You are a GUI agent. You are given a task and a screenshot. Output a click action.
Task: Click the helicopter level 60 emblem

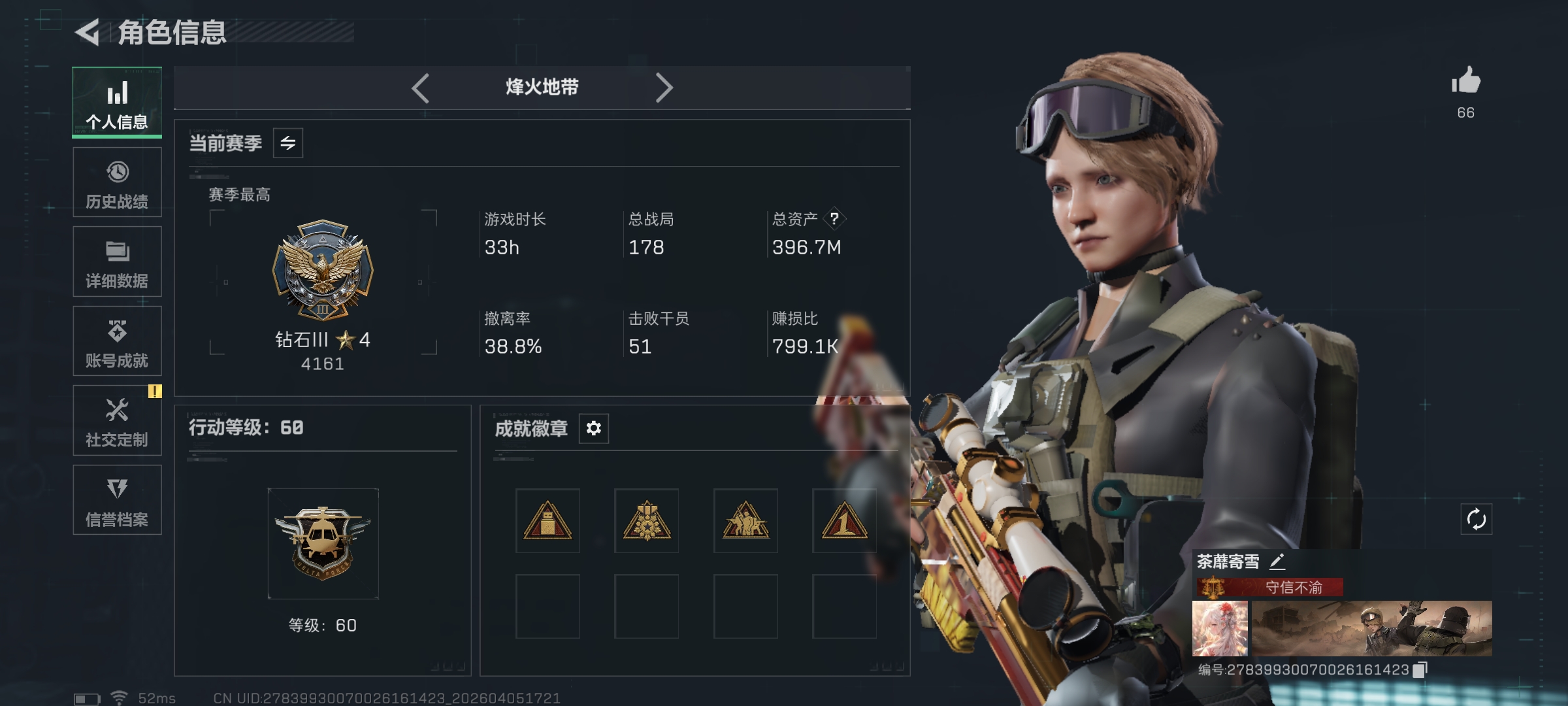point(323,543)
